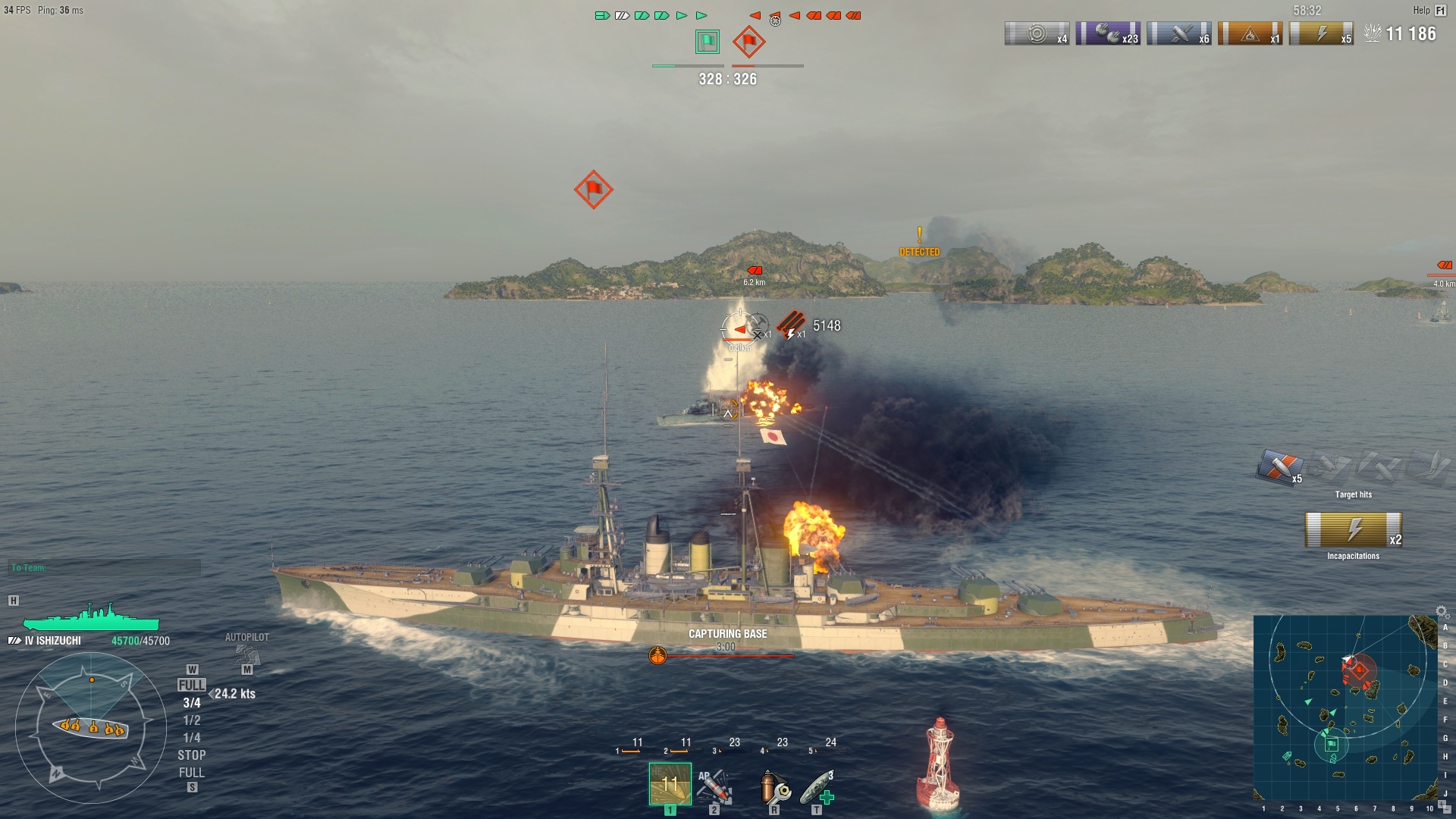Click the enemy base marker on the minimap

tap(1359, 670)
